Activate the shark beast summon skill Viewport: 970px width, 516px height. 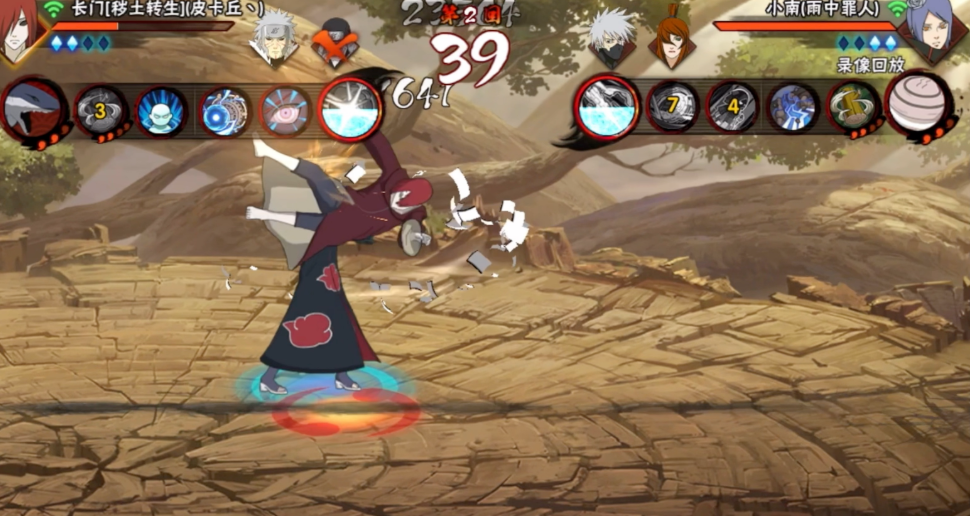[x=32, y=110]
